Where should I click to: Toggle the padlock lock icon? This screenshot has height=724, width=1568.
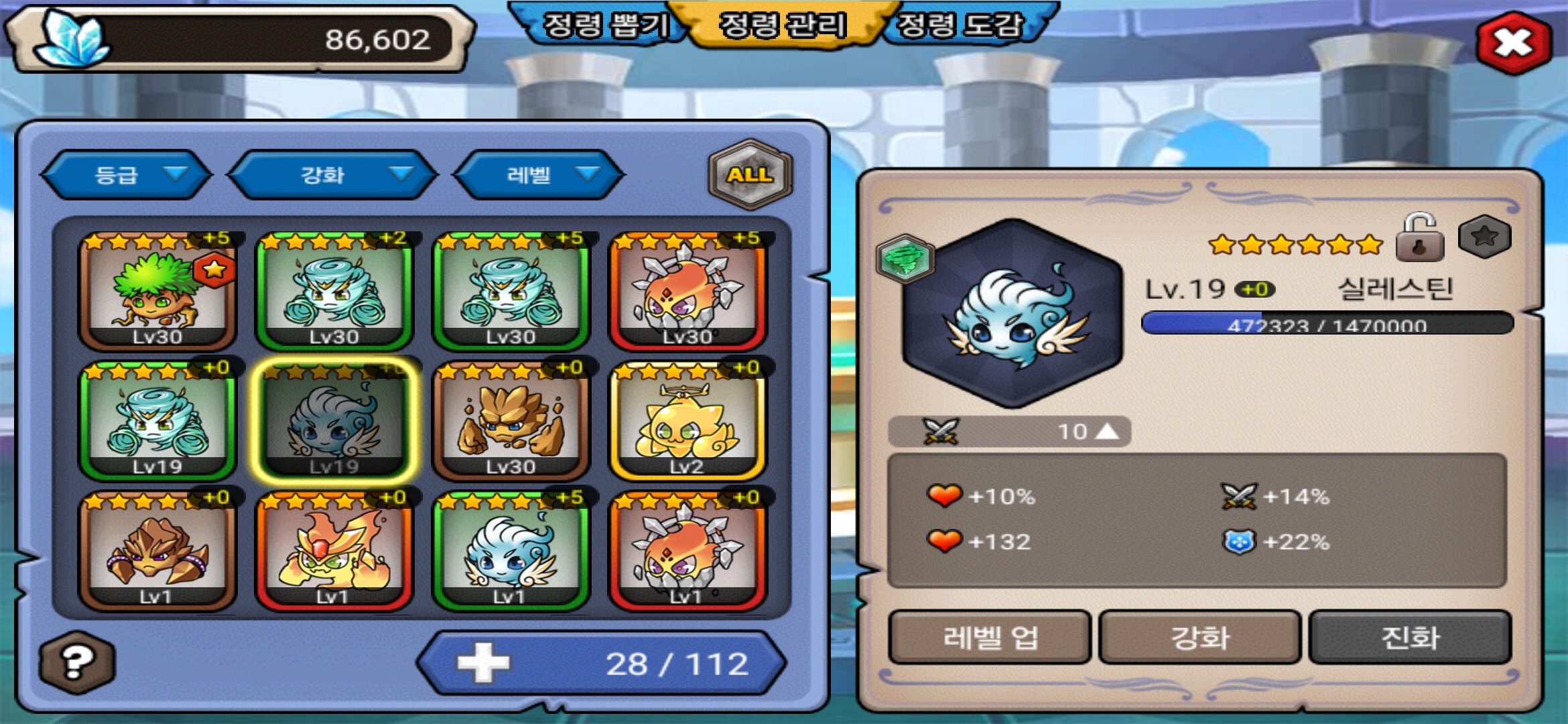[1419, 239]
